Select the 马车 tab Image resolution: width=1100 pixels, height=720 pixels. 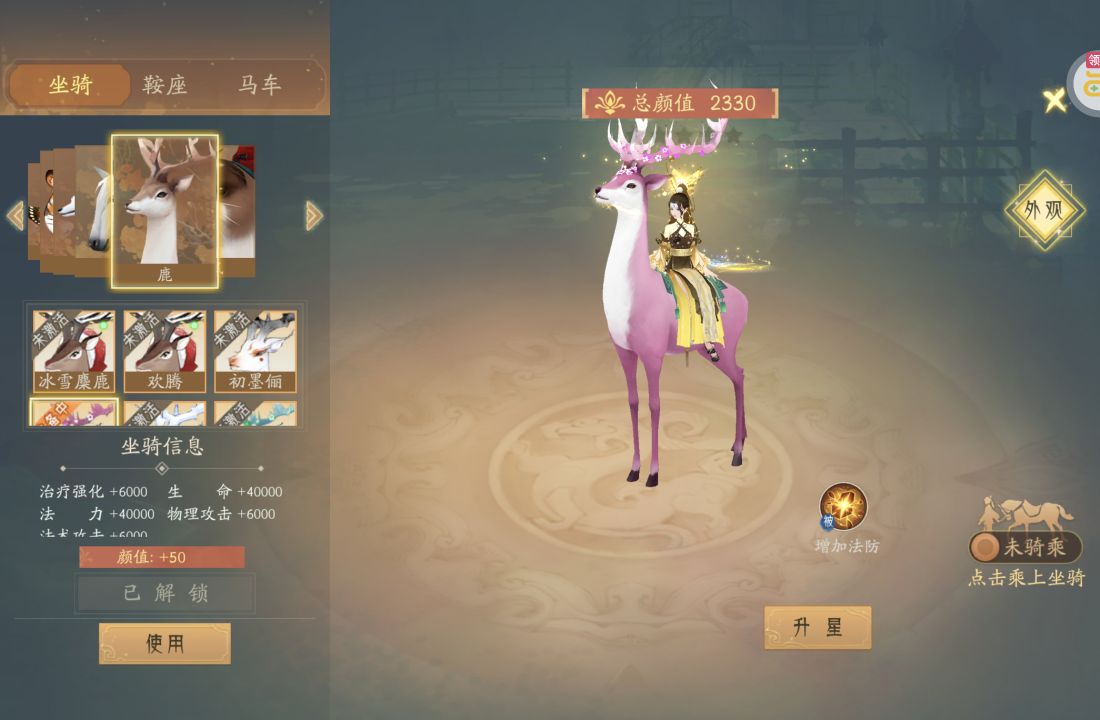point(259,85)
